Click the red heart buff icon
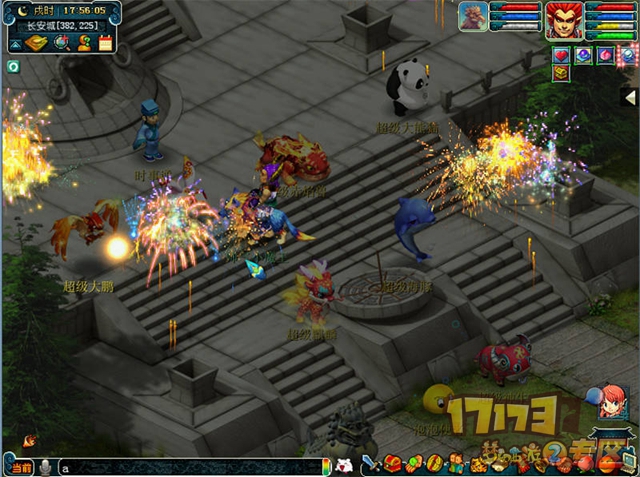Viewport: 640px width, 477px height. click(x=561, y=54)
